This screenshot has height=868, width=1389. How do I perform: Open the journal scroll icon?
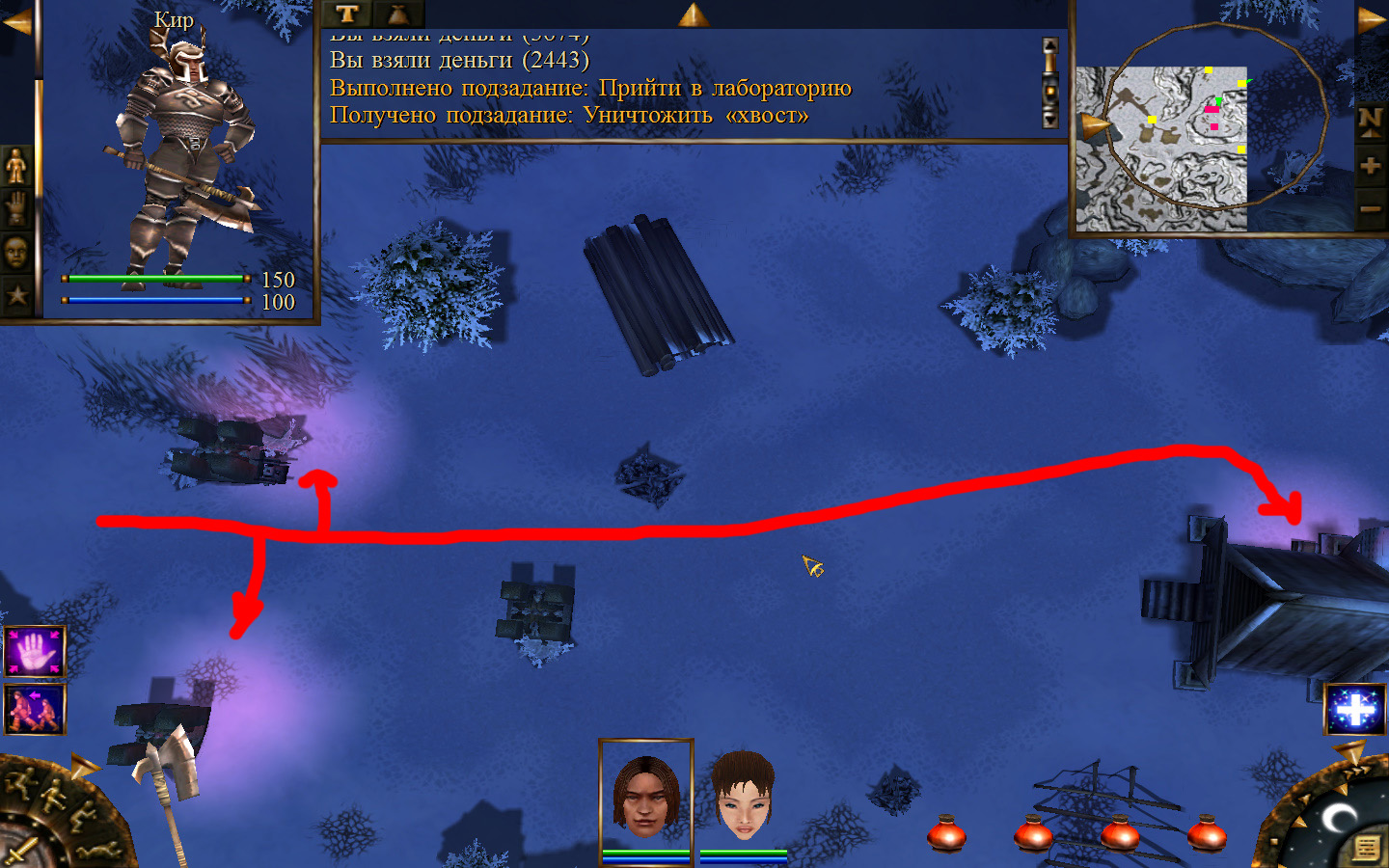coord(1366,848)
